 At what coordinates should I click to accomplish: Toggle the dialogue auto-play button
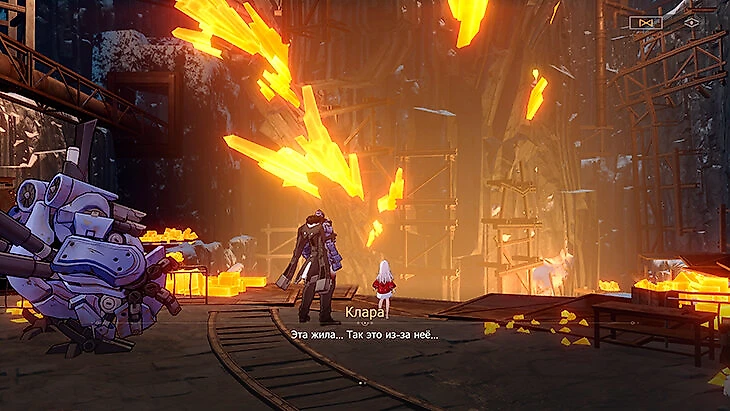pos(645,21)
